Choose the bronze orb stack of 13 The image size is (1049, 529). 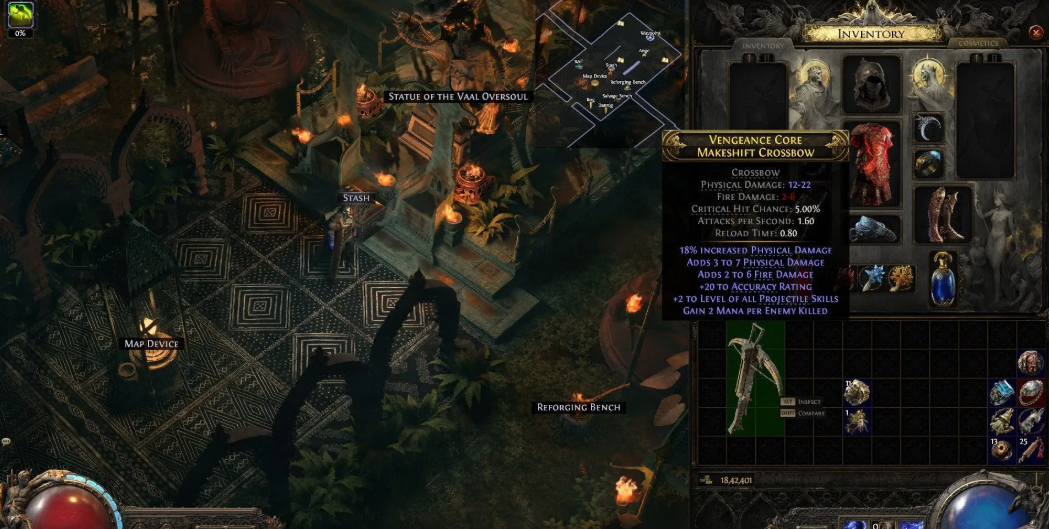(x=1002, y=449)
